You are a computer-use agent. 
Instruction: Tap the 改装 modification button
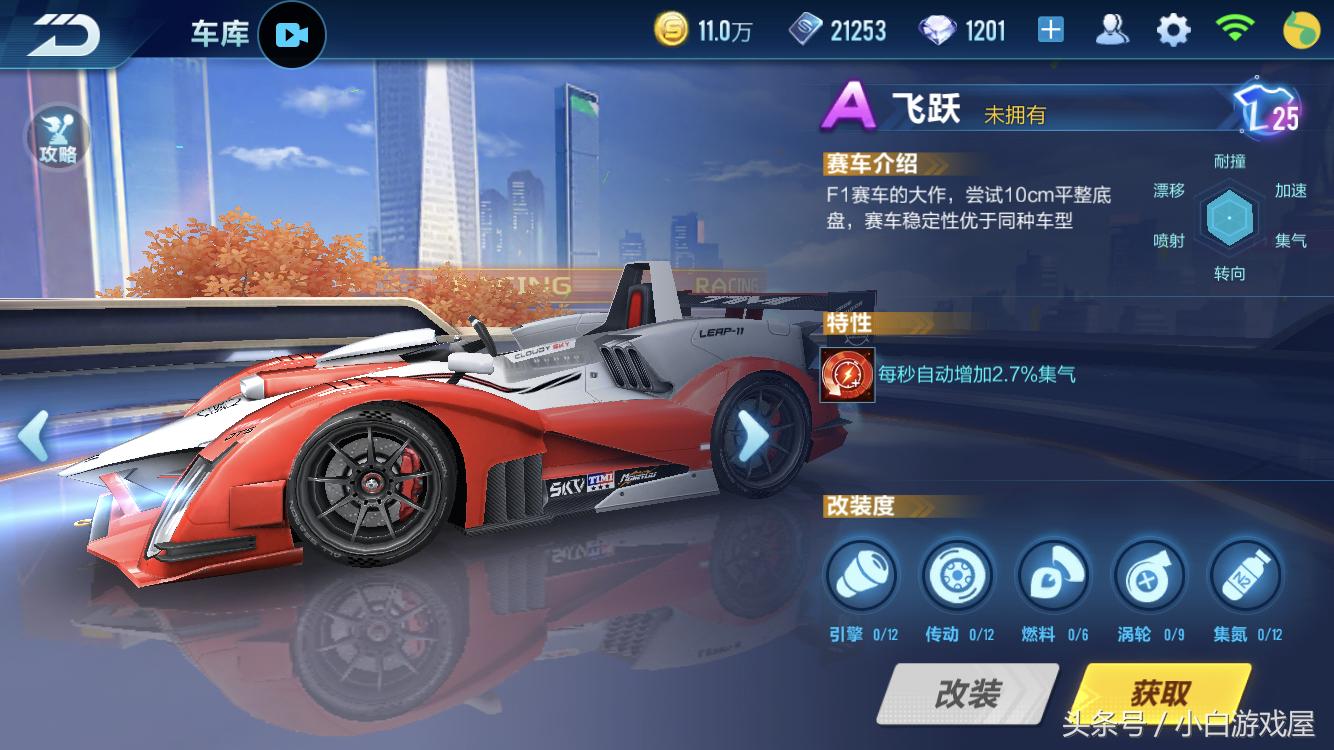click(x=967, y=693)
